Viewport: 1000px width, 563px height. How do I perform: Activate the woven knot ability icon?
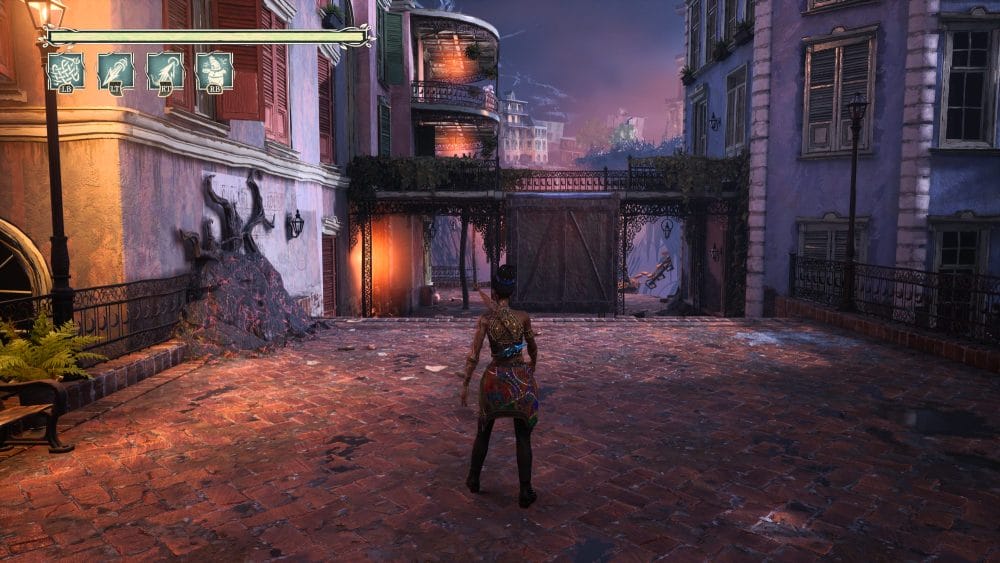[66, 72]
